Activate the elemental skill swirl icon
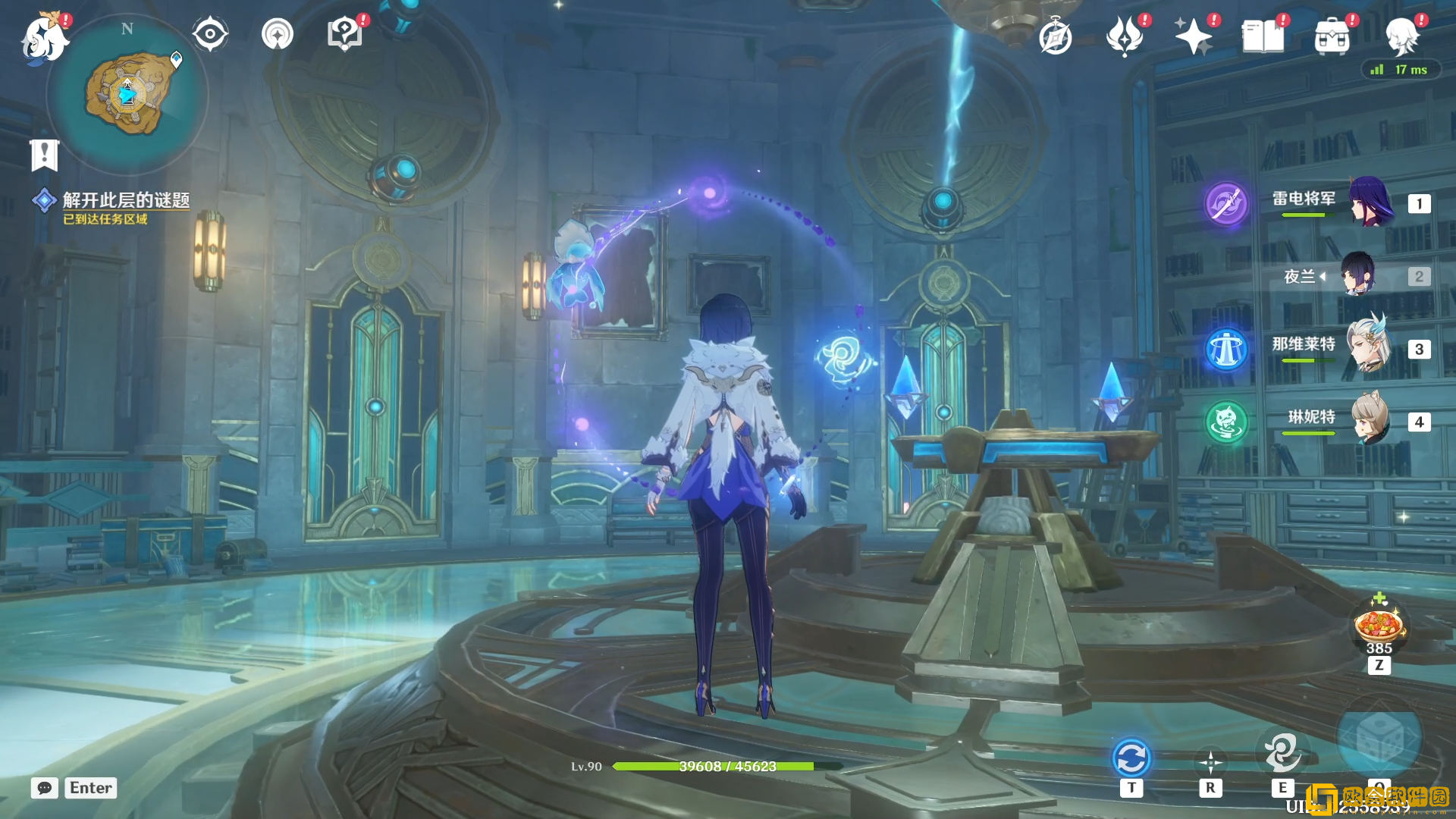This screenshot has height=819, width=1456. (1282, 752)
